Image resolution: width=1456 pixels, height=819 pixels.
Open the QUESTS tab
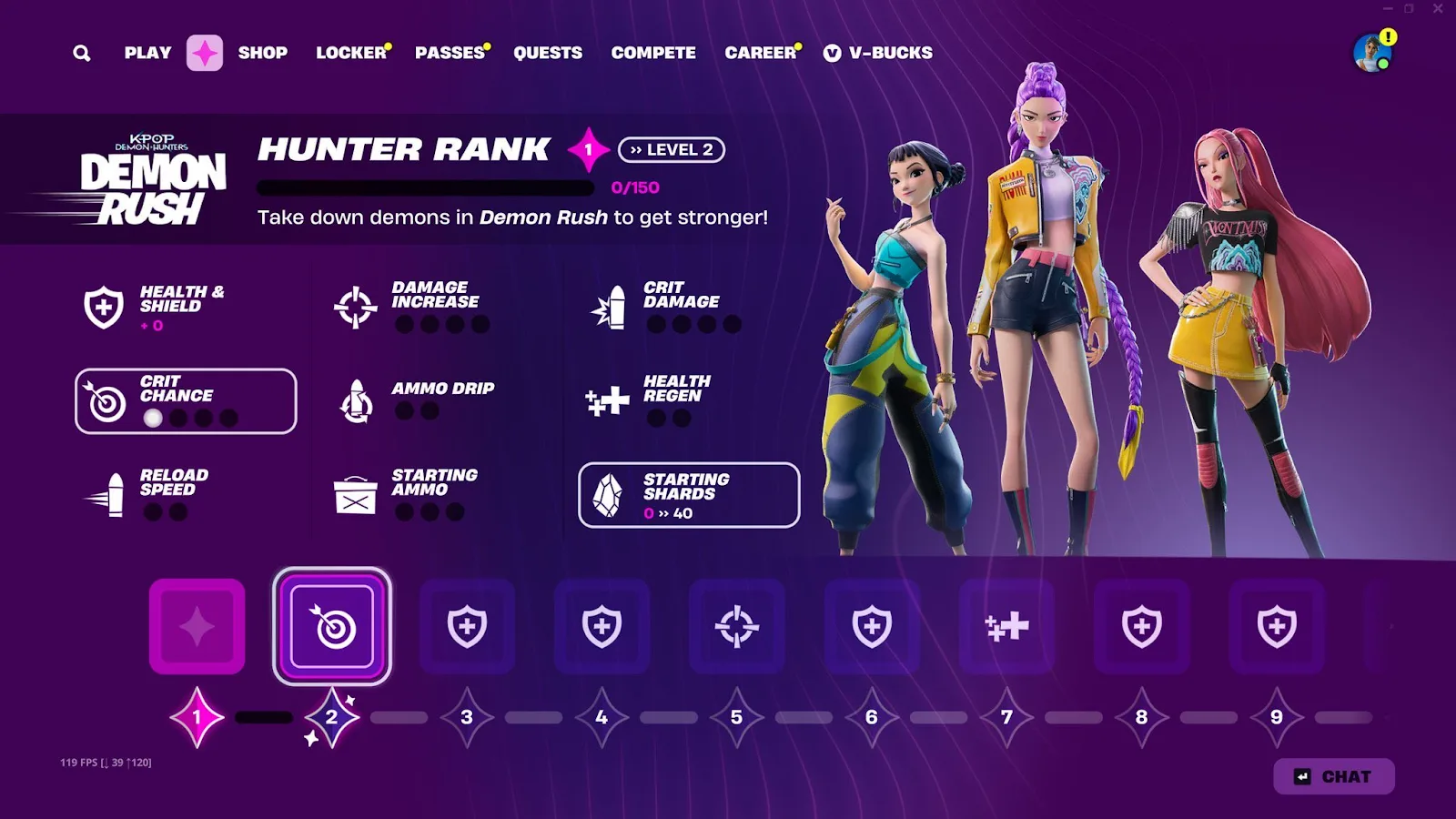(x=549, y=53)
